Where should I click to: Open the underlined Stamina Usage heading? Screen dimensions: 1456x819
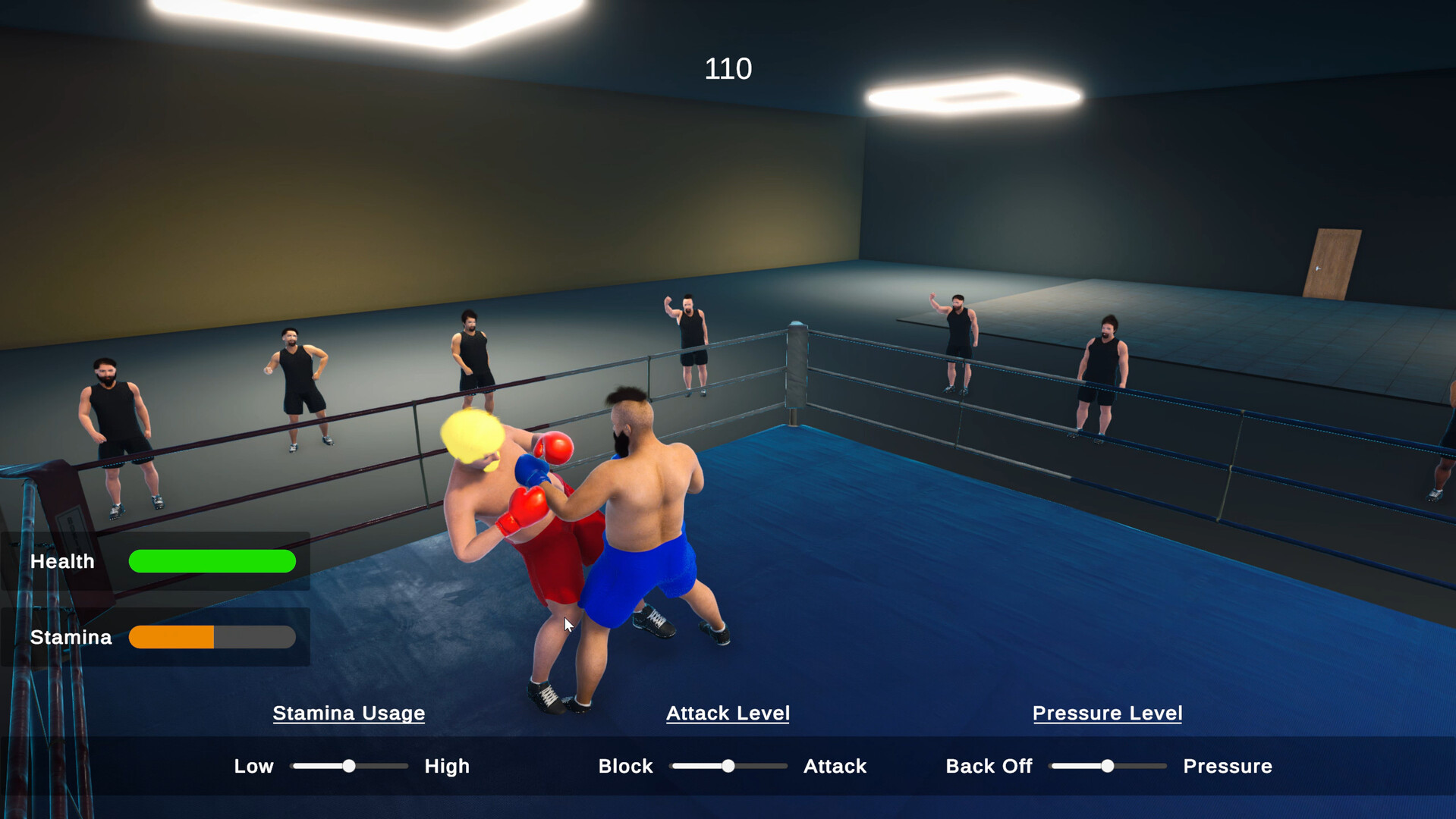point(349,714)
